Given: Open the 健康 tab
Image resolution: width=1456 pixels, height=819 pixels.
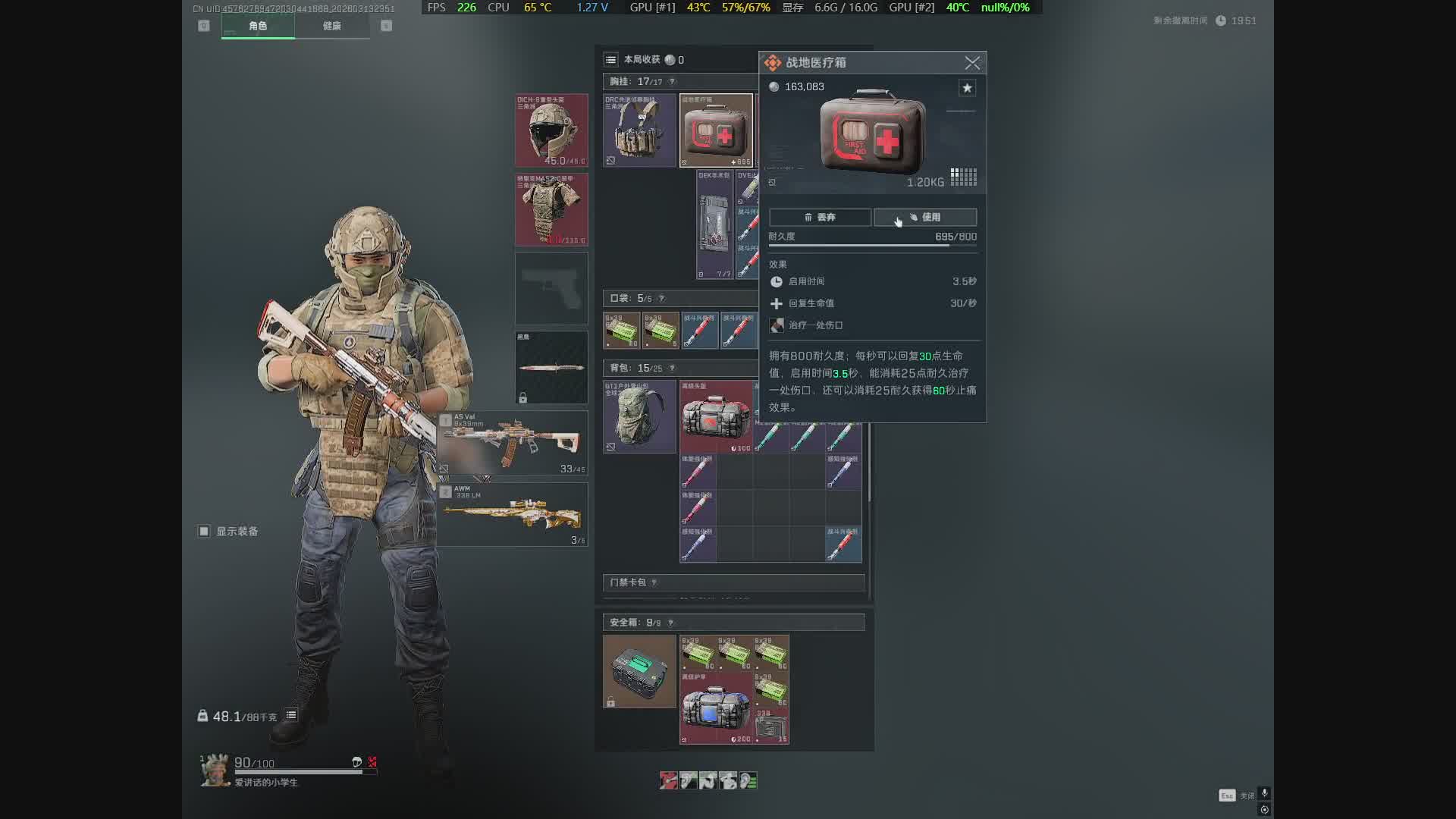Looking at the screenshot, I should (x=332, y=26).
